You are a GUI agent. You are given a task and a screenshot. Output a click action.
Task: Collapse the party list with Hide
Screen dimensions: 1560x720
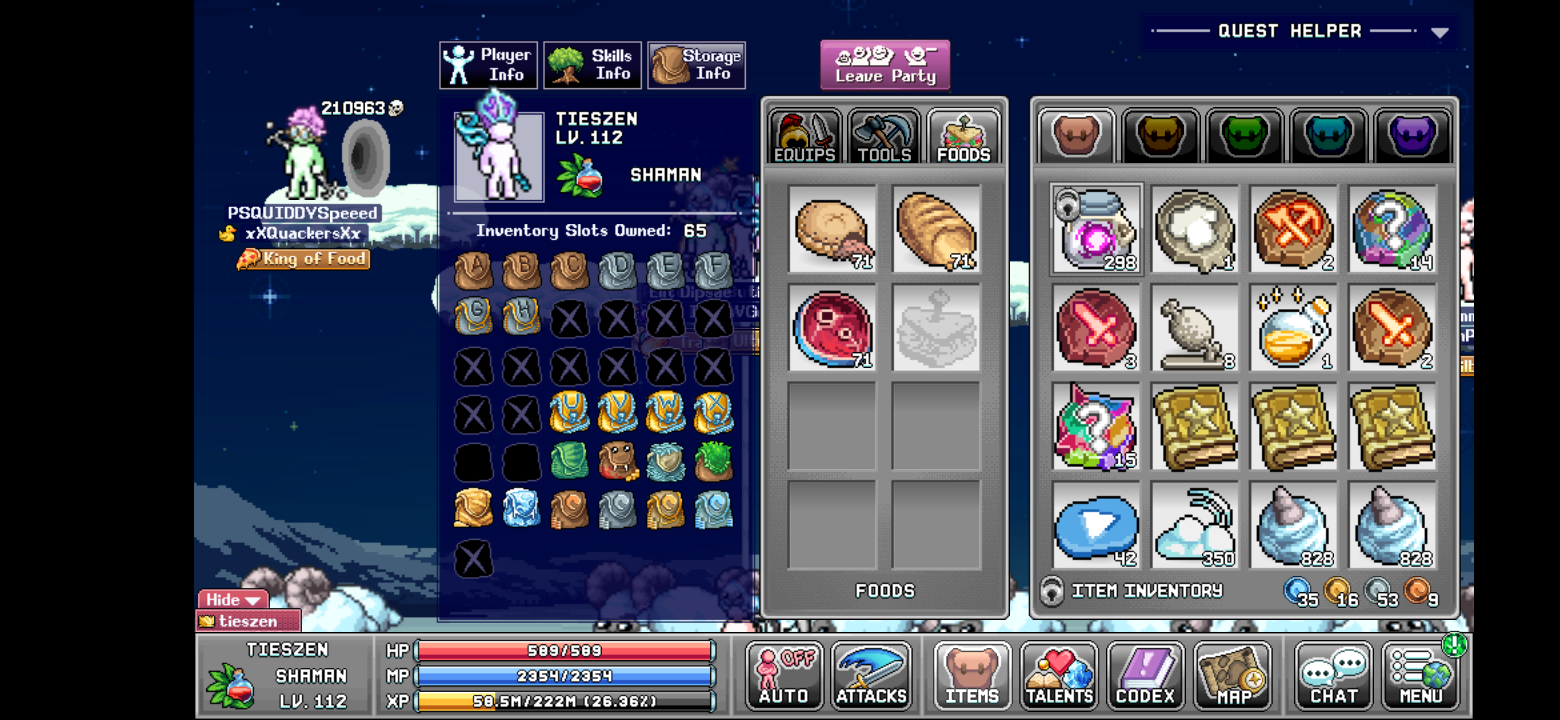(230, 600)
